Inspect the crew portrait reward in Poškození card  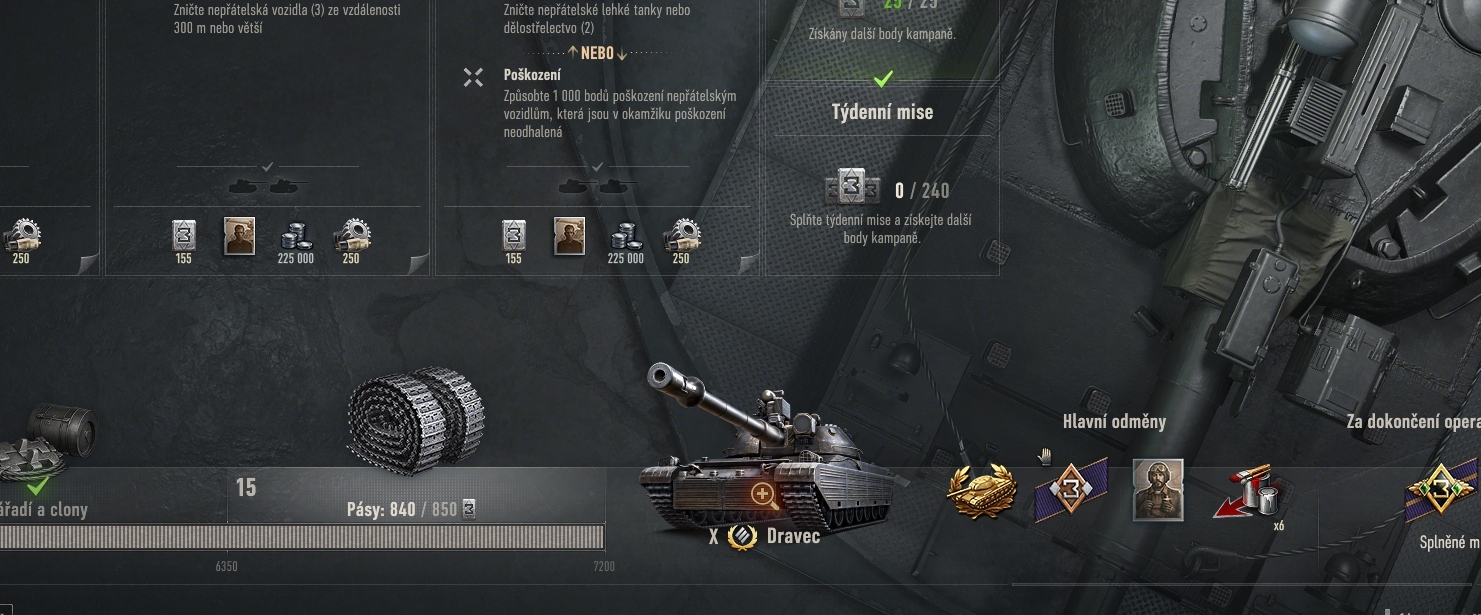(569, 236)
